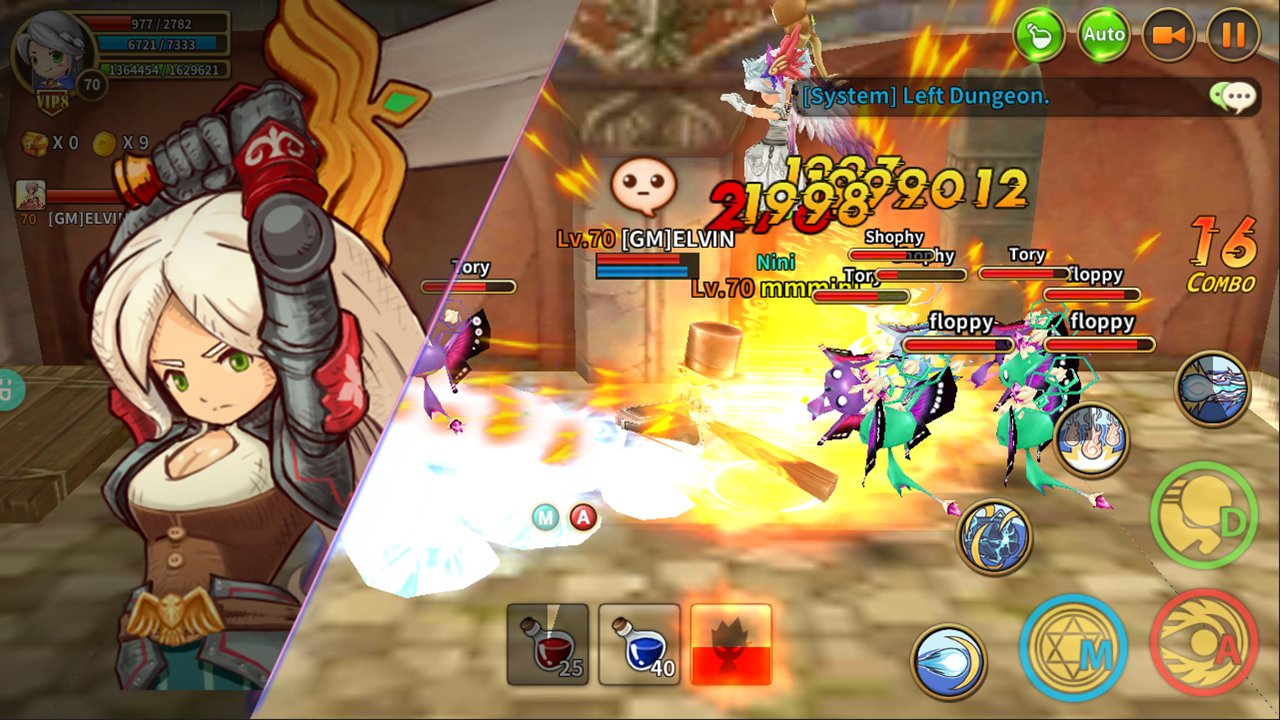1280x720 pixels.
Task: Cast the lightning crescent skill
Action: [x=994, y=537]
